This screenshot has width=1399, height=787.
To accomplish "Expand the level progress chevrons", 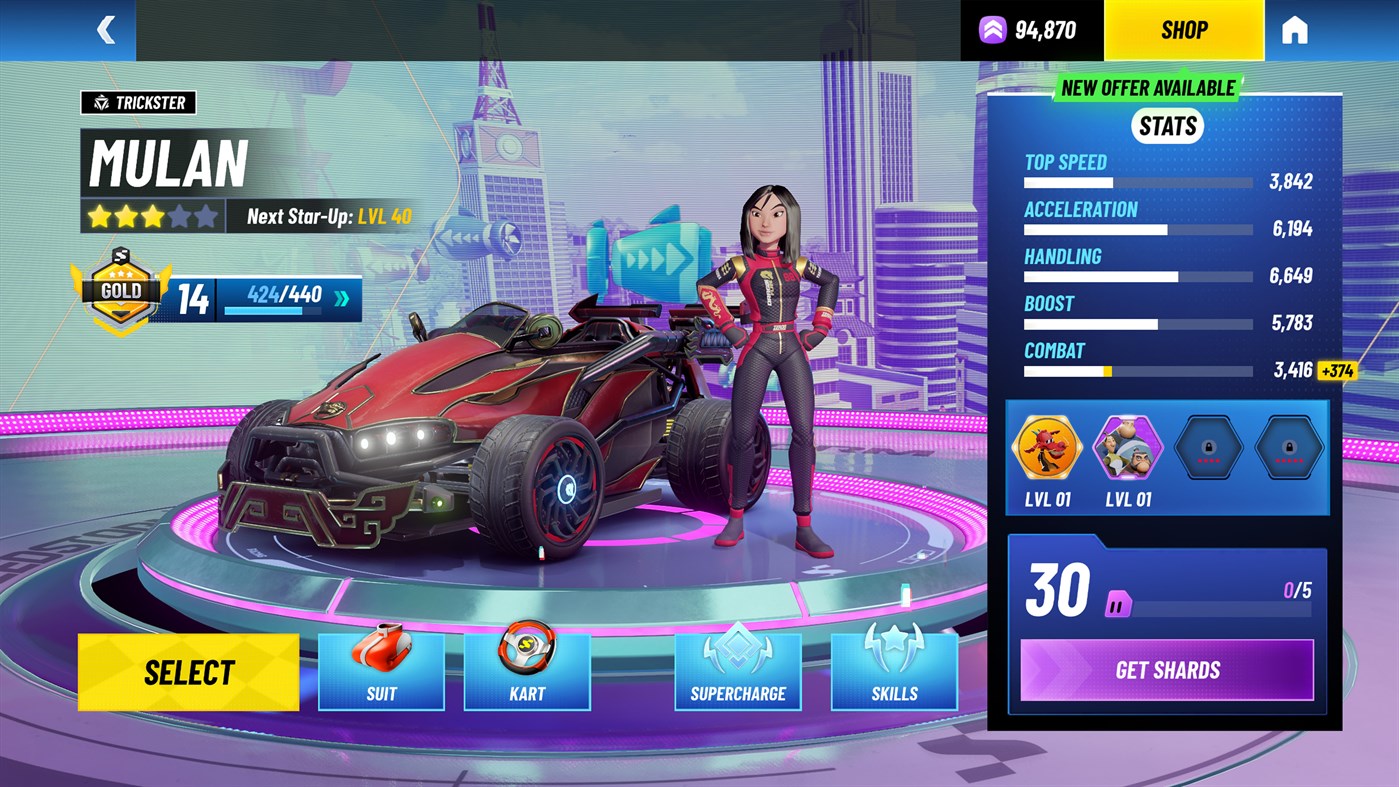I will [x=341, y=296].
